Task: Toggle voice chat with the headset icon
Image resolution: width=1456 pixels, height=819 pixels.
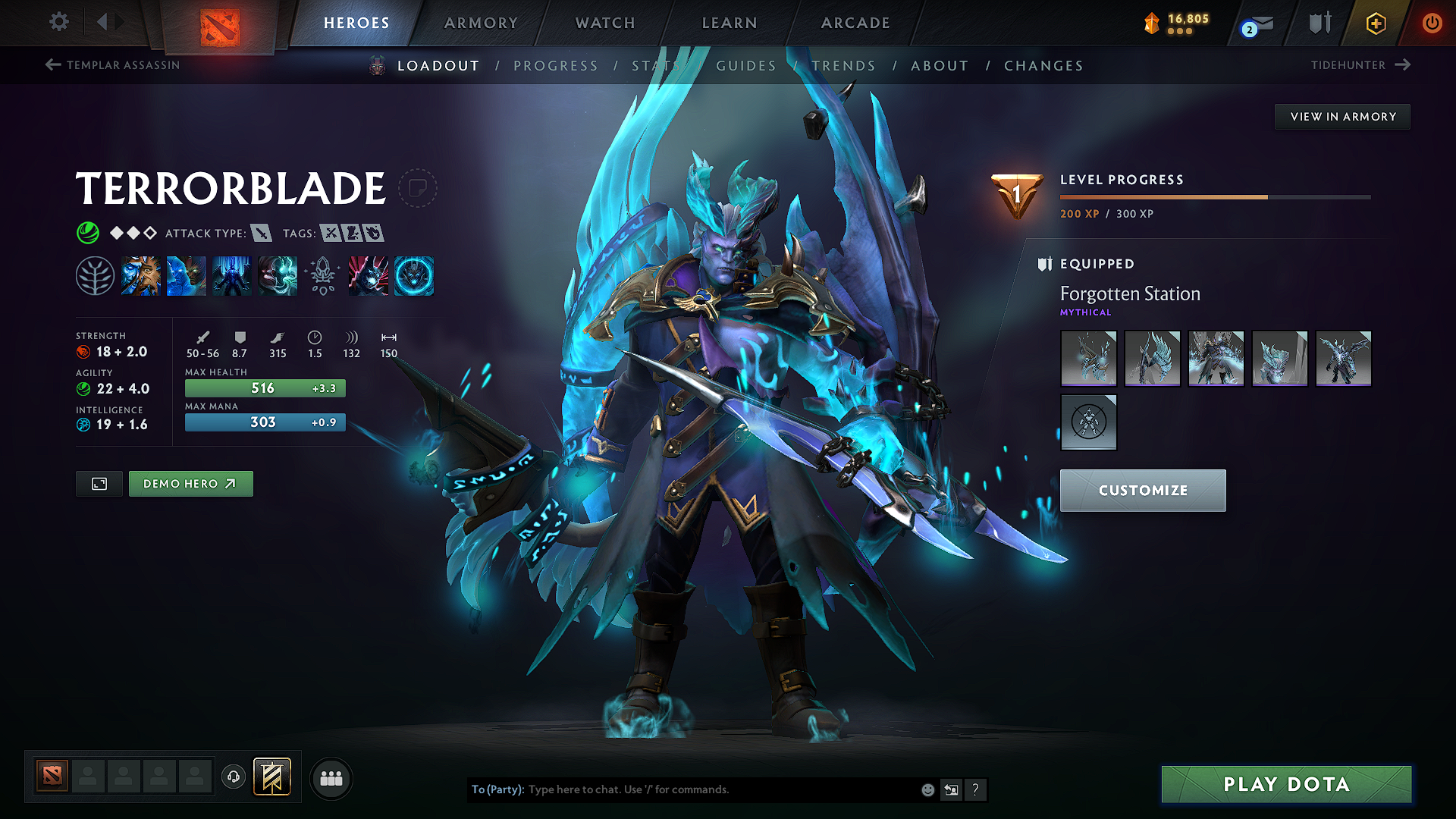Action: [233, 777]
